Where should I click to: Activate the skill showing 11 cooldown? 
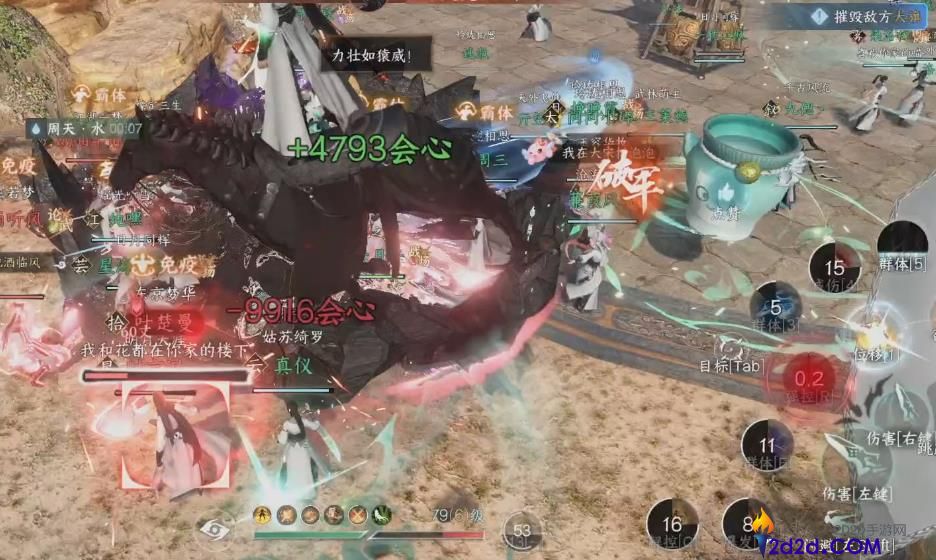[x=767, y=445]
